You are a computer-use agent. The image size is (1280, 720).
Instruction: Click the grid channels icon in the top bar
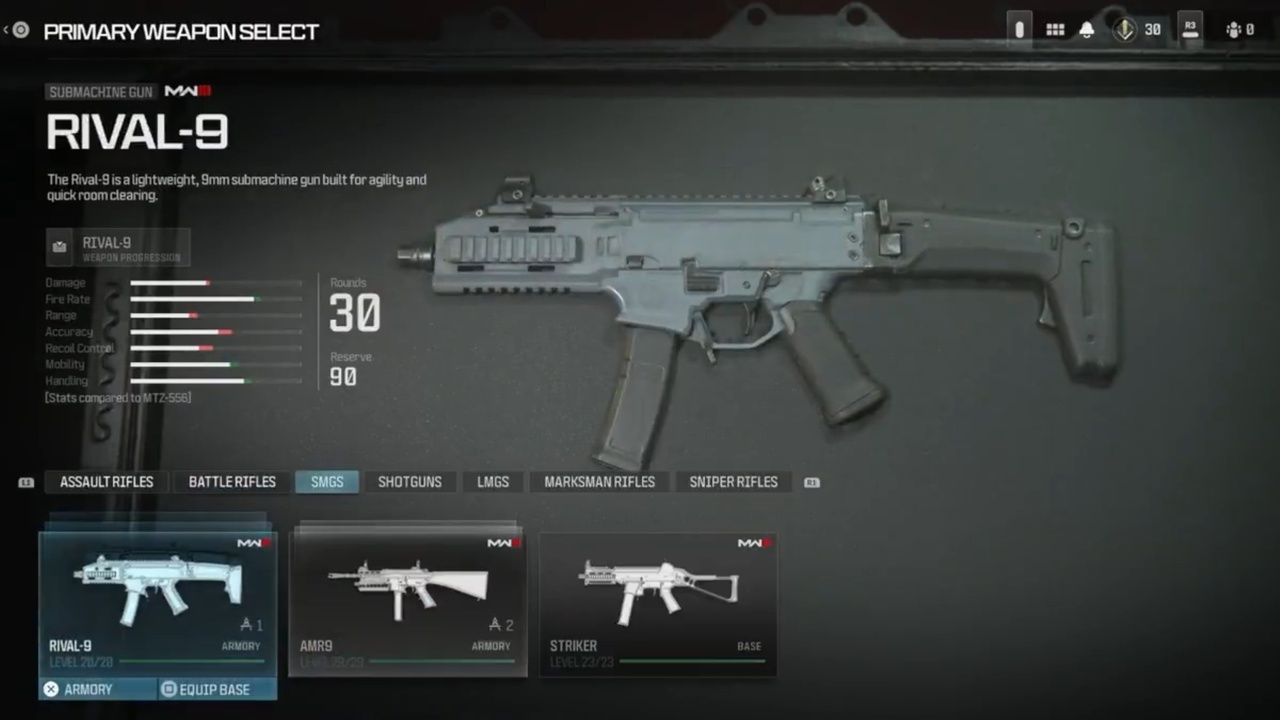(x=1055, y=29)
